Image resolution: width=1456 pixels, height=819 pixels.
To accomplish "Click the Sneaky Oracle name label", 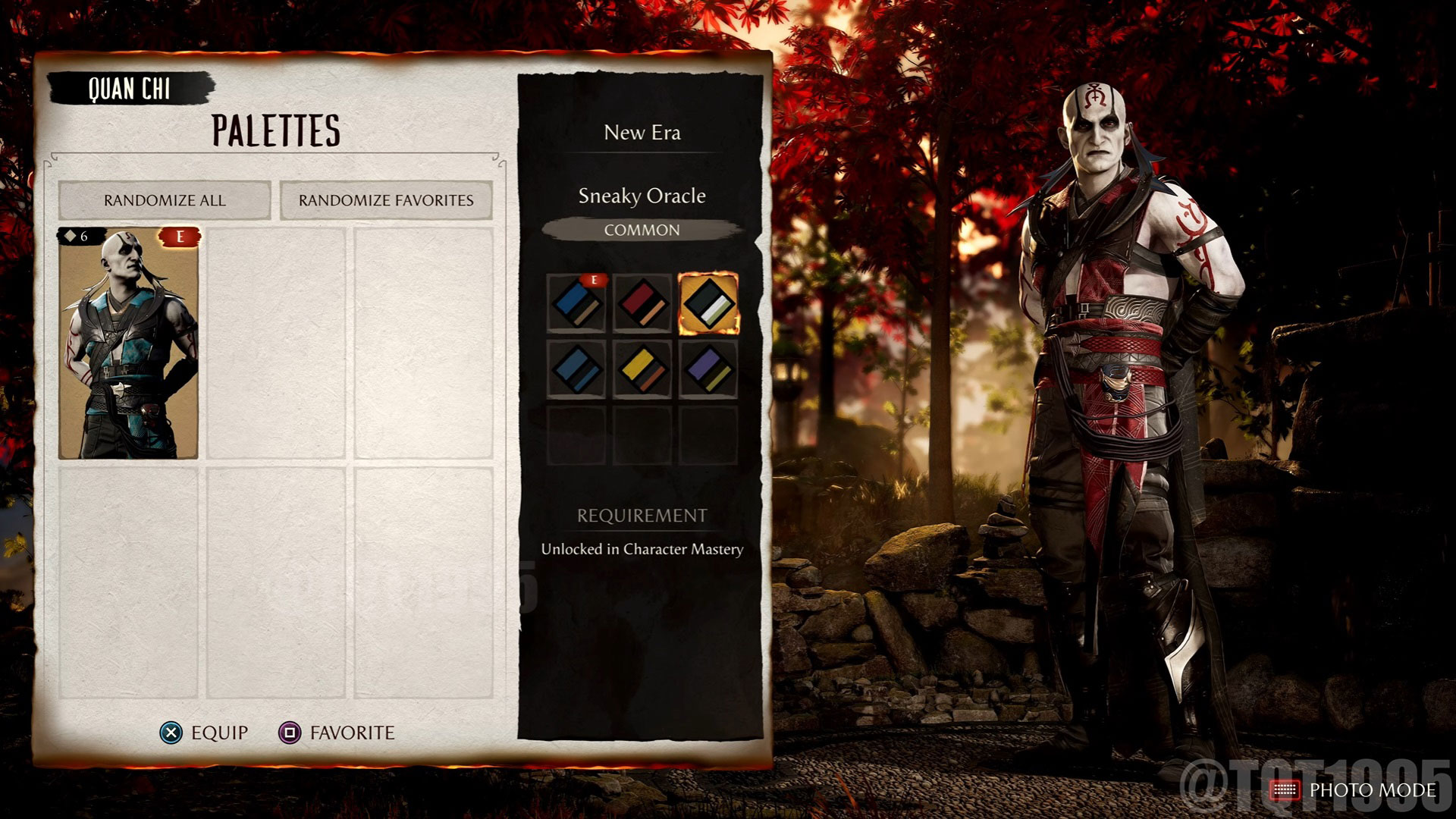I will (642, 196).
